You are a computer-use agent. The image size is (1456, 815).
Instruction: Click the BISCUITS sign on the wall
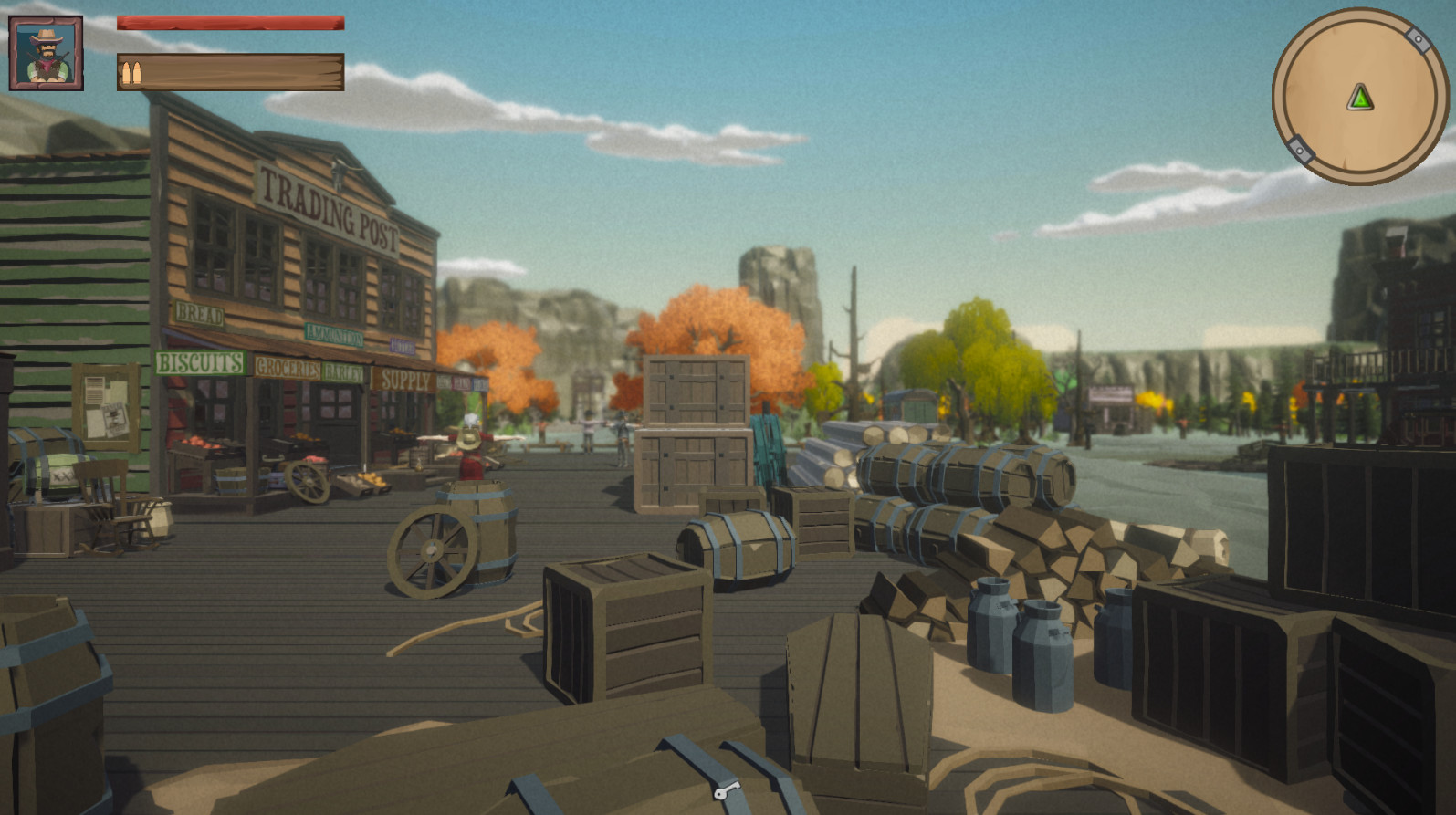coord(199,361)
